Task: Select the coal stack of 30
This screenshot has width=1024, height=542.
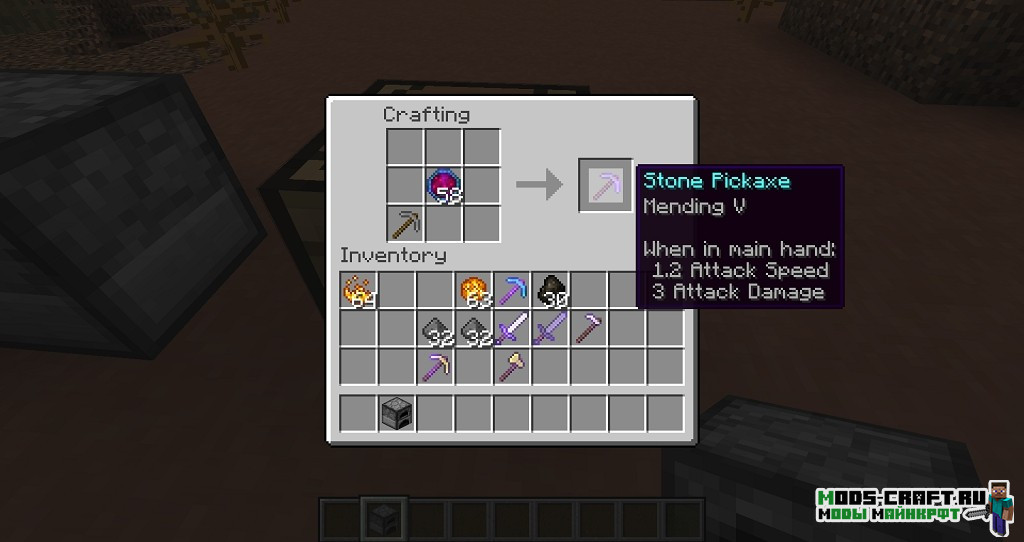Action: (x=551, y=291)
